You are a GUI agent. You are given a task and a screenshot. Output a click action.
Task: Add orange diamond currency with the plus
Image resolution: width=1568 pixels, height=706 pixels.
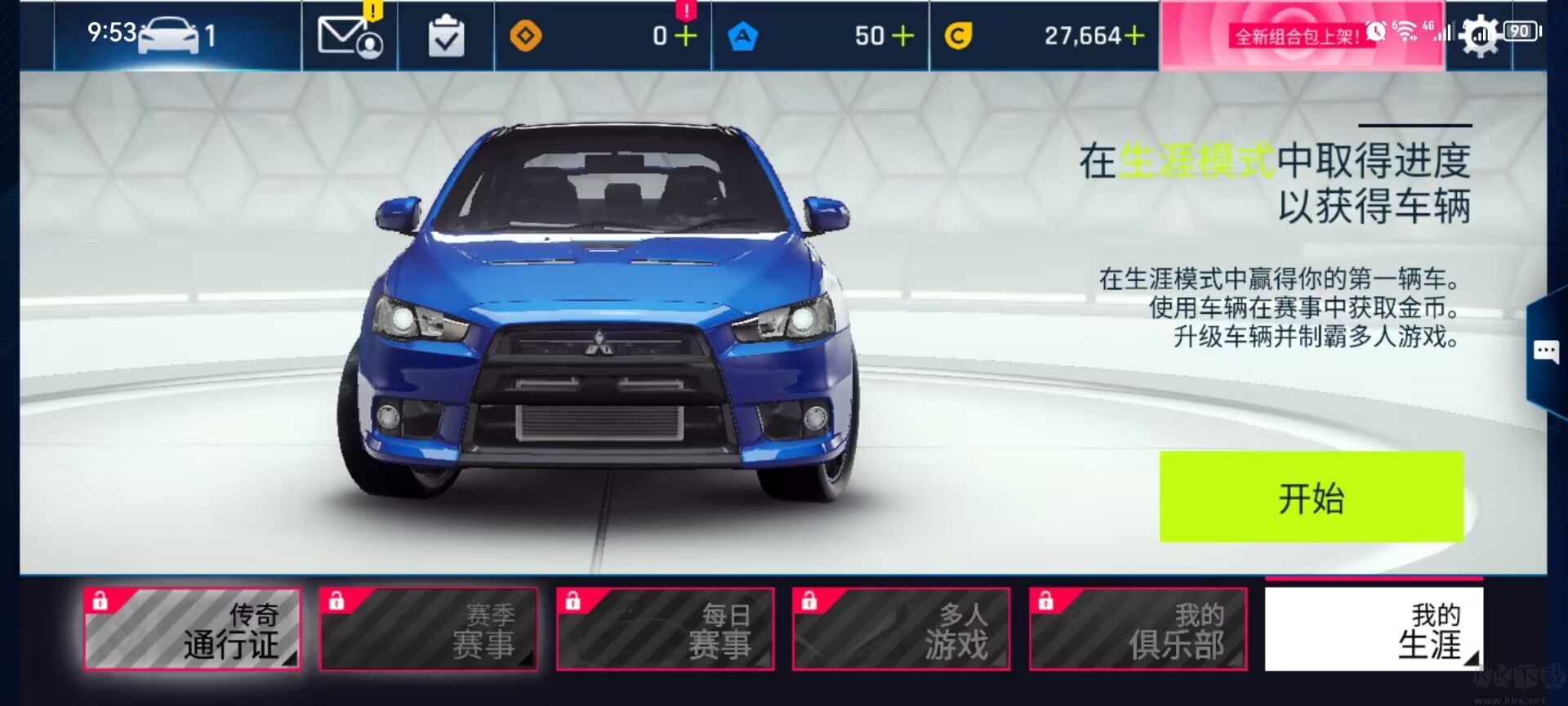pyautogui.click(x=686, y=36)
